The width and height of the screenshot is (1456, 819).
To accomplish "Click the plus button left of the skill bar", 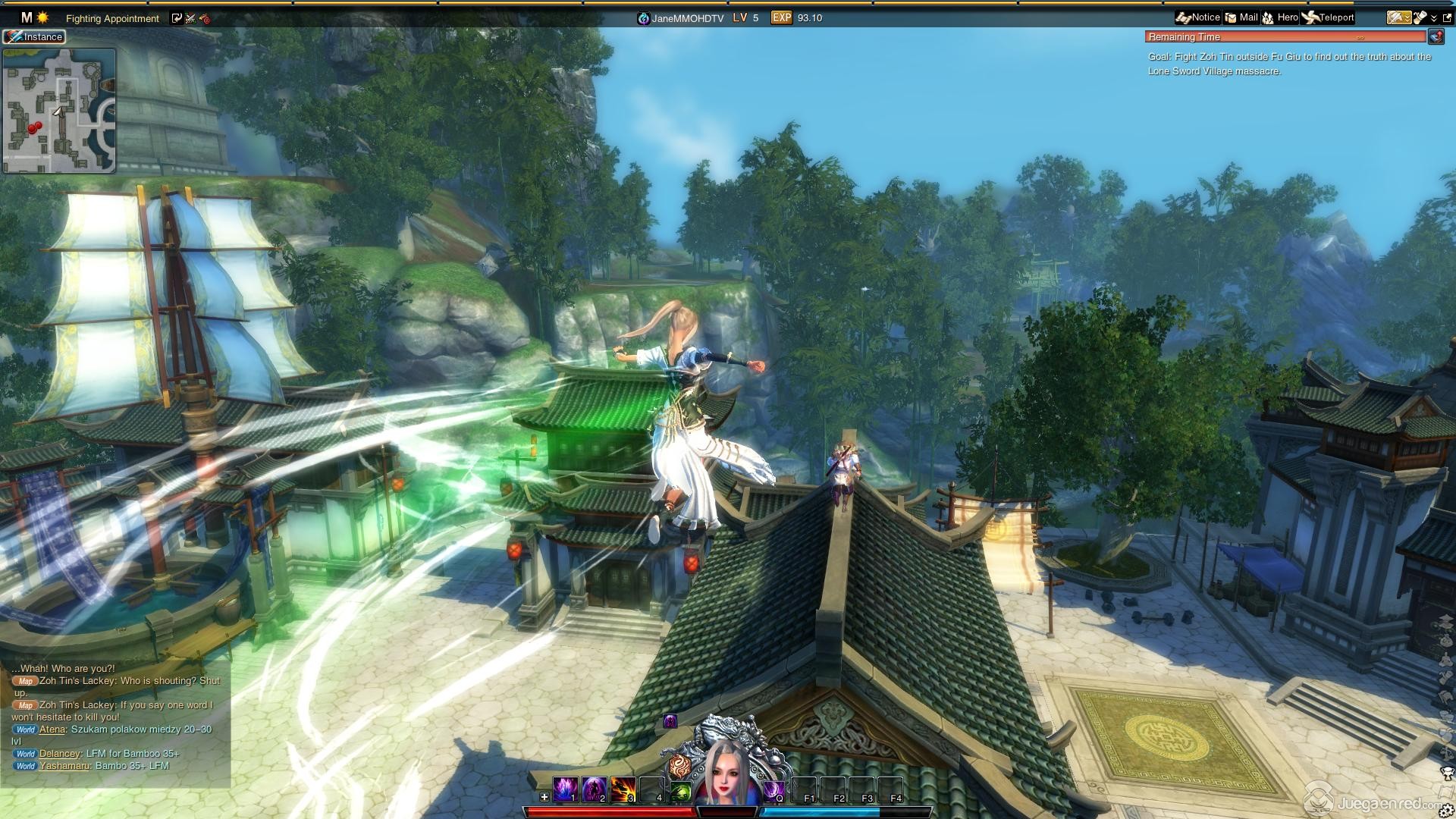I will [x=544, y=797].
